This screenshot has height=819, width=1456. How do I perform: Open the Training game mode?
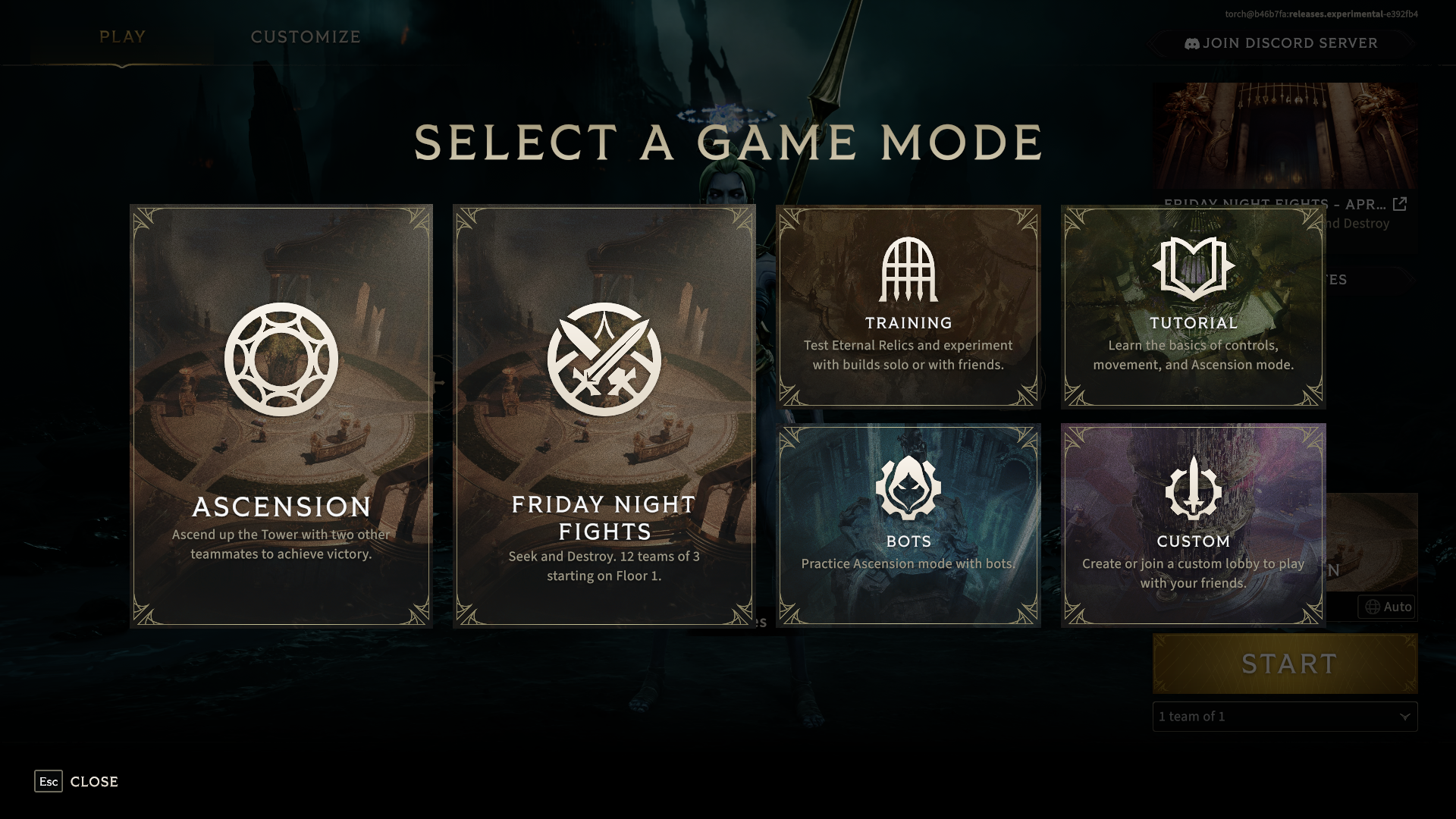[908, 306]
